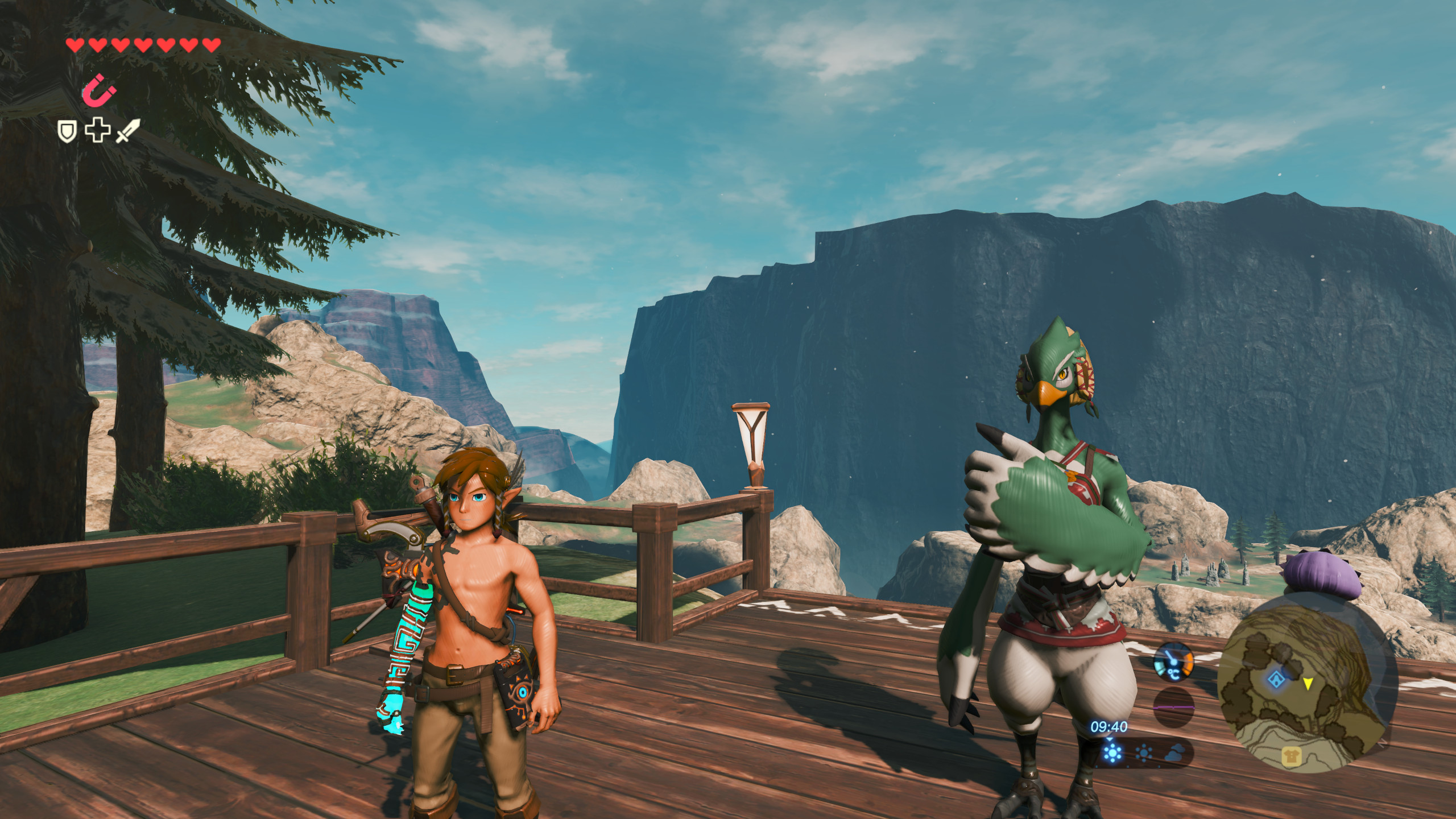Select the shield quick-menu icon

(67, 132)
